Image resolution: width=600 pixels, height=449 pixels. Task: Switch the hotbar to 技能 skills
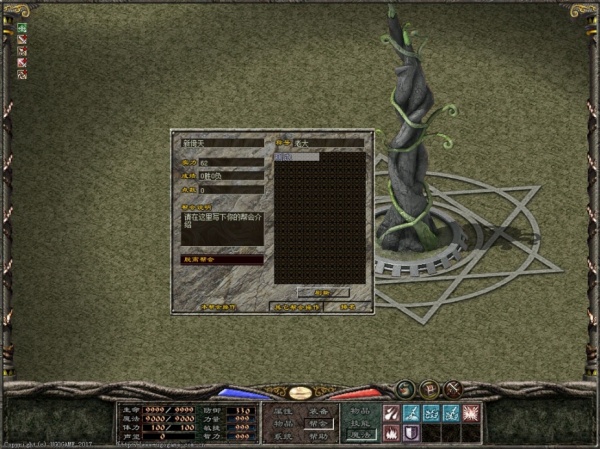click(x=357, y=423)
